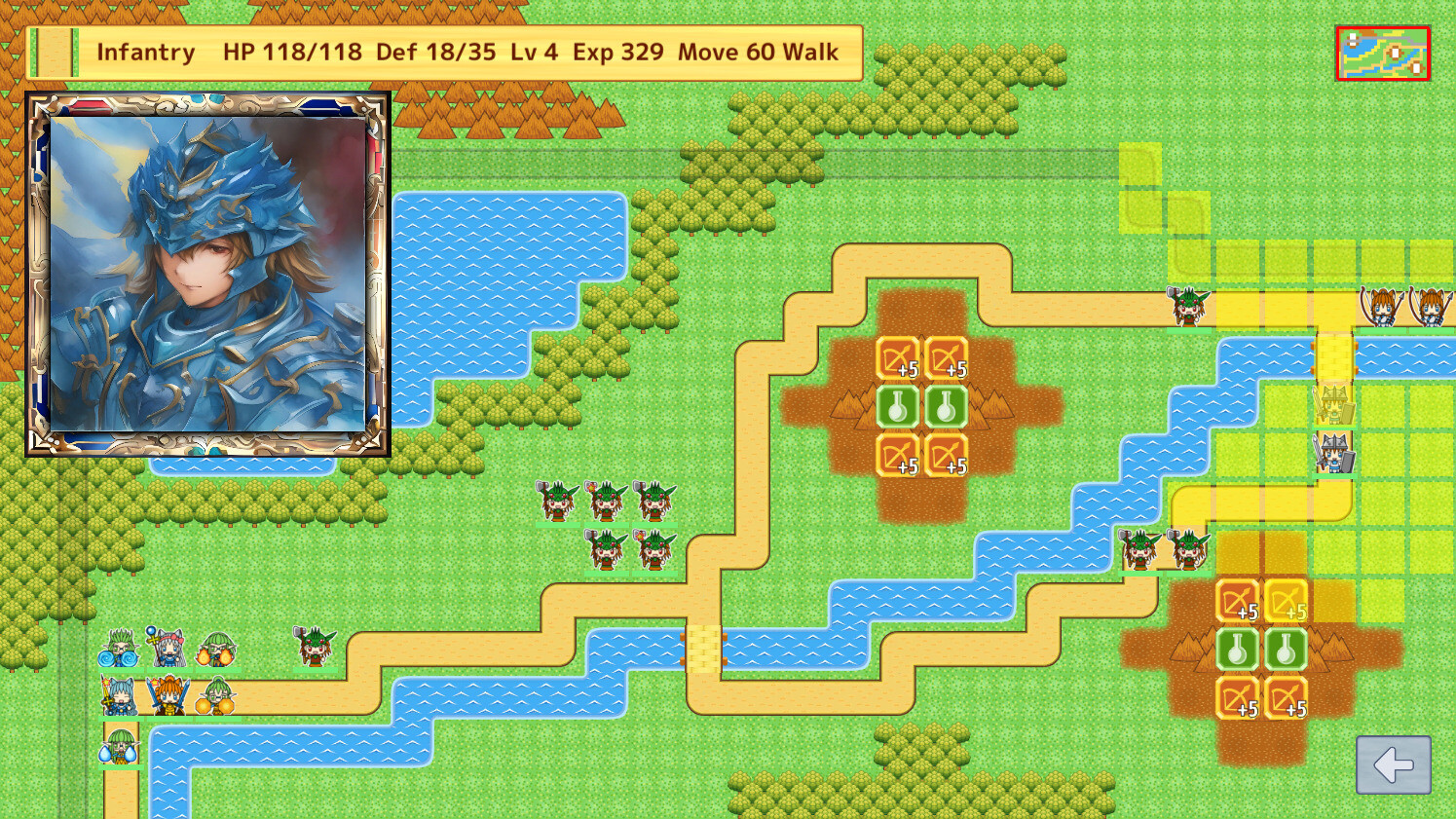Select a goblin from the middle hammer cluster
1456x819 pixels.
(604, 499)
